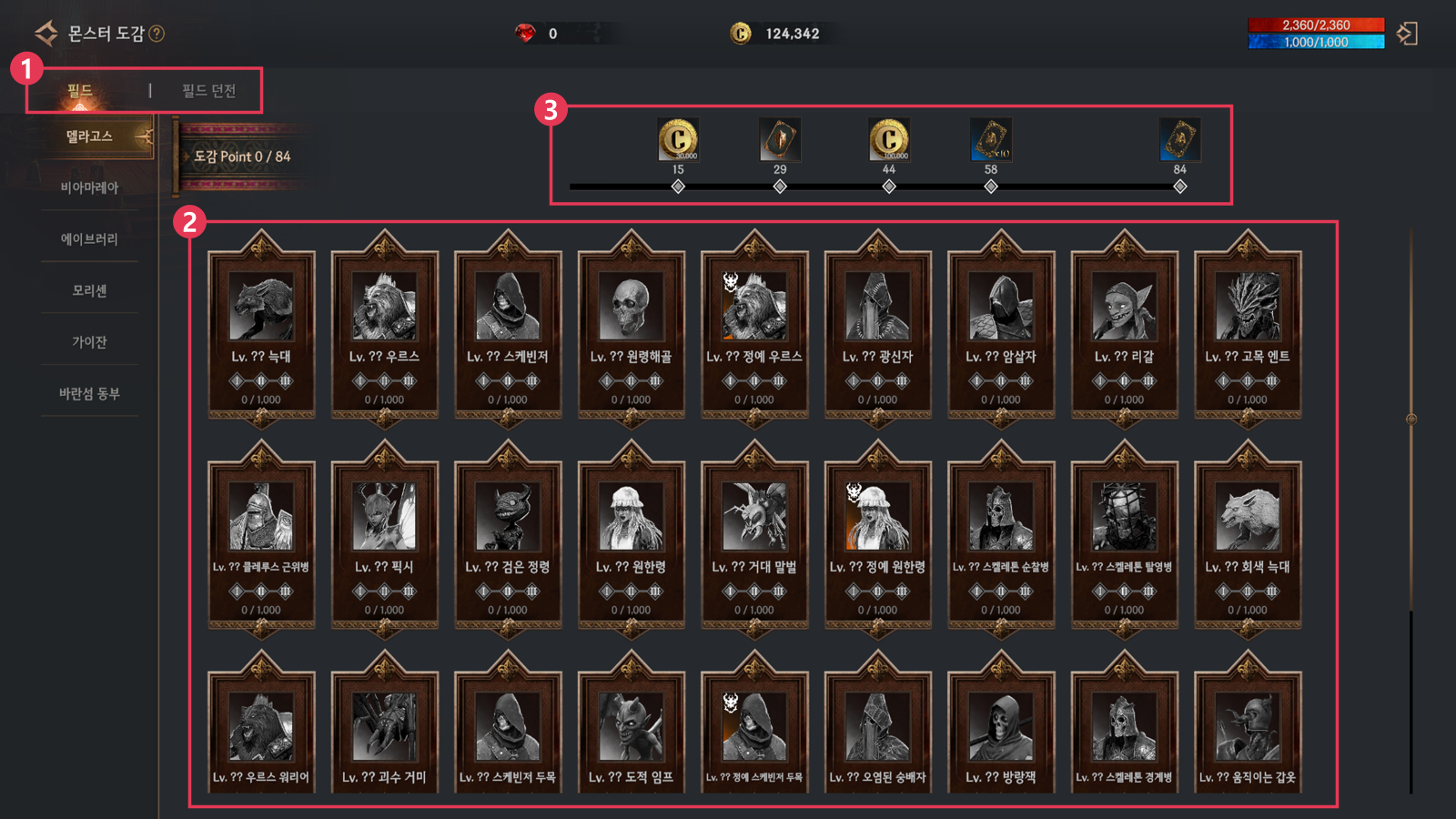Open the 원령해골 monster card
Screen dimensions: 1456x819
(x=631, y=328)
